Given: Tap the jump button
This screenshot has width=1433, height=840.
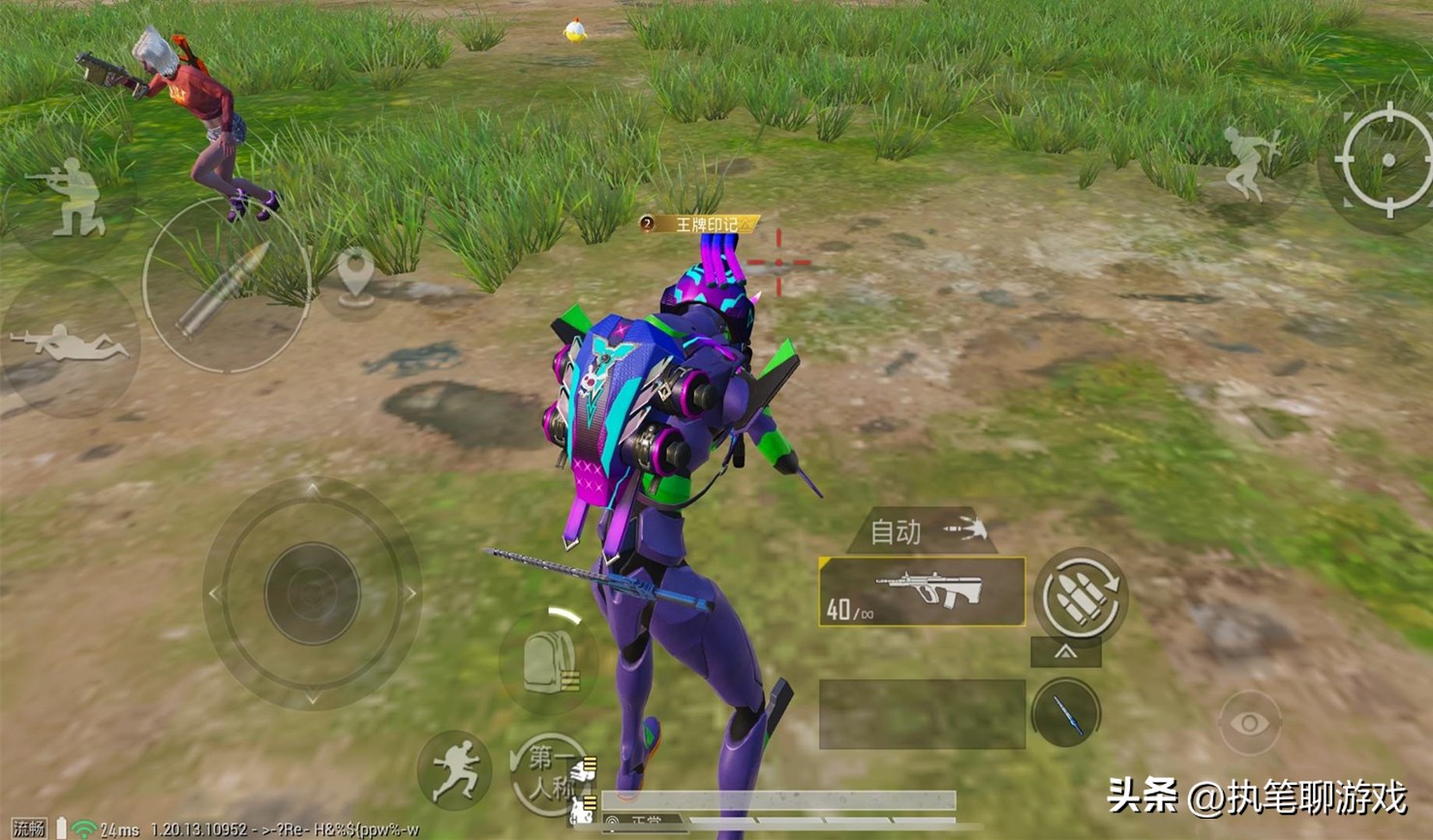Looking at the screenshot, I should [x=1251, y=165].
